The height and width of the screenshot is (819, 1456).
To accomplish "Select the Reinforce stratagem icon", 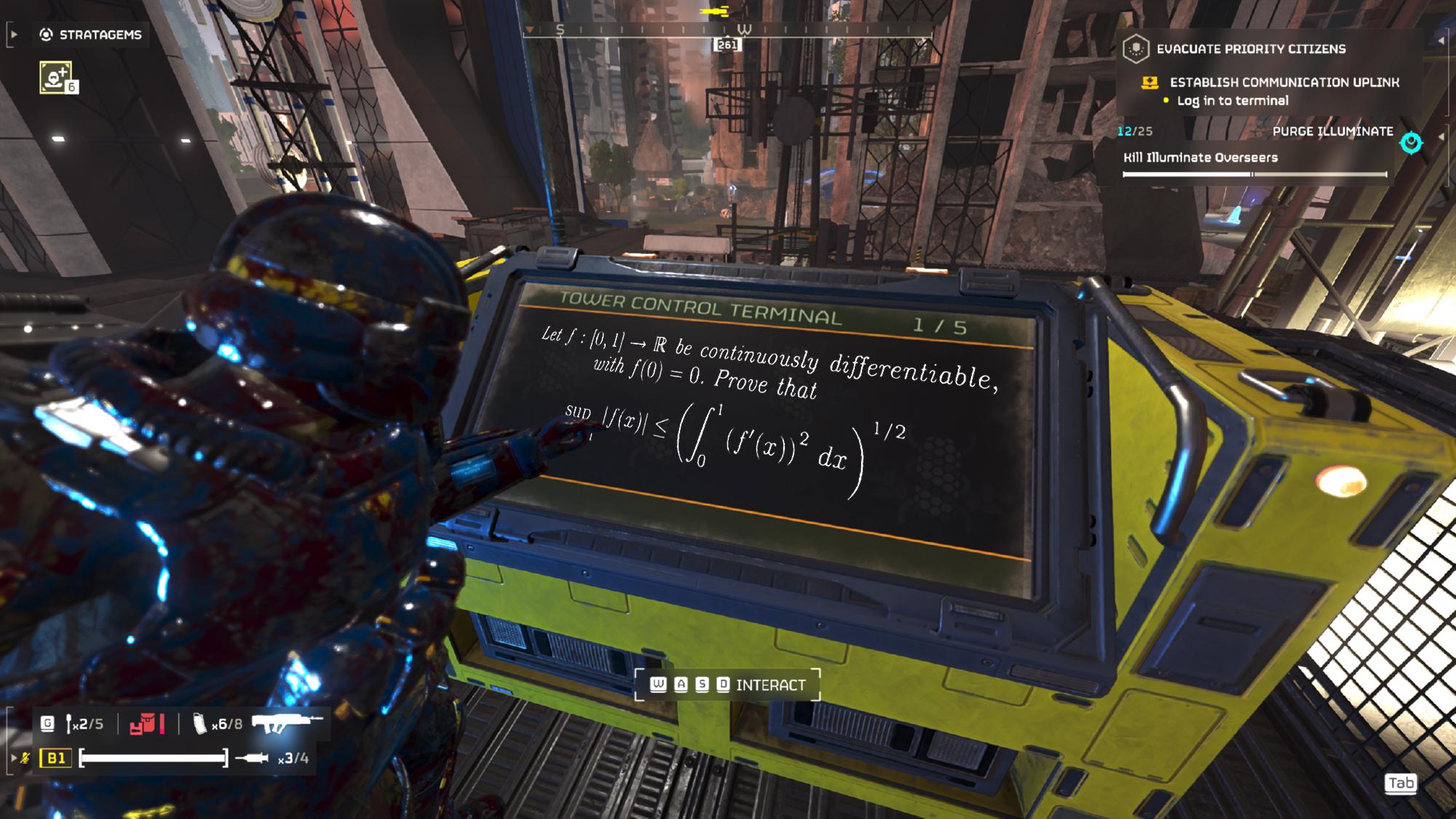I will pyautogui.click(x=56, y=78).
